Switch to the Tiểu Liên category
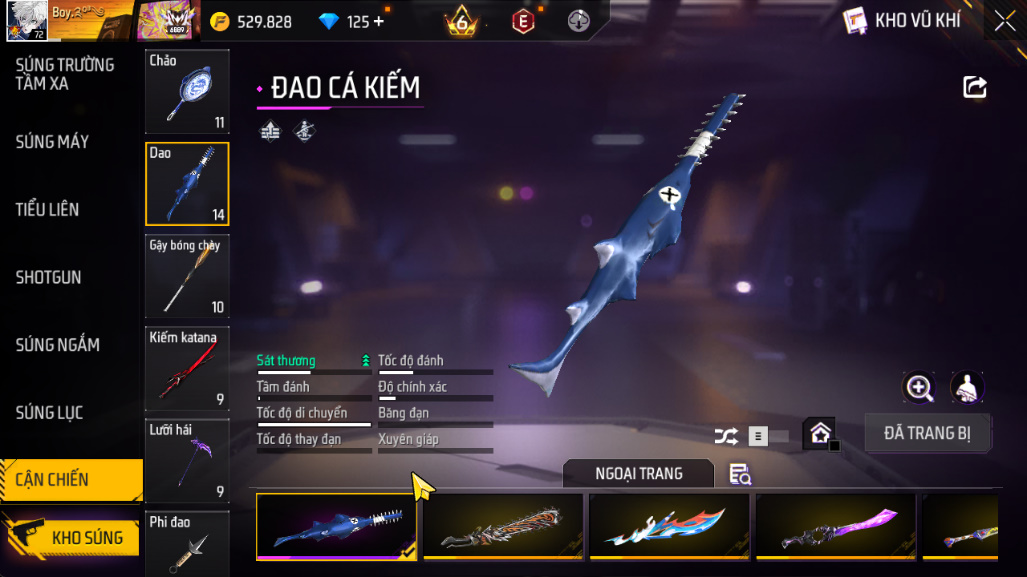 [x=47, y=210]
